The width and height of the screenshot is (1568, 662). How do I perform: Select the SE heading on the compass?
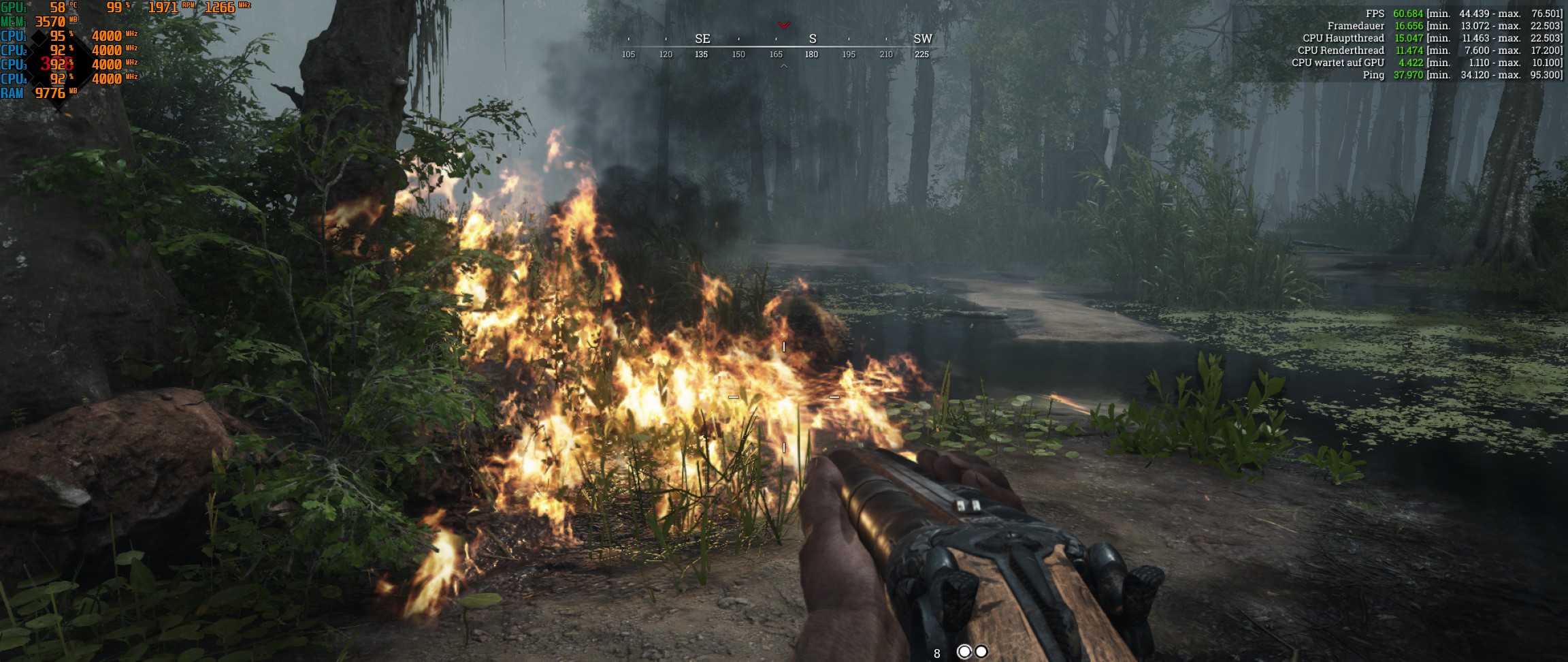702,39
